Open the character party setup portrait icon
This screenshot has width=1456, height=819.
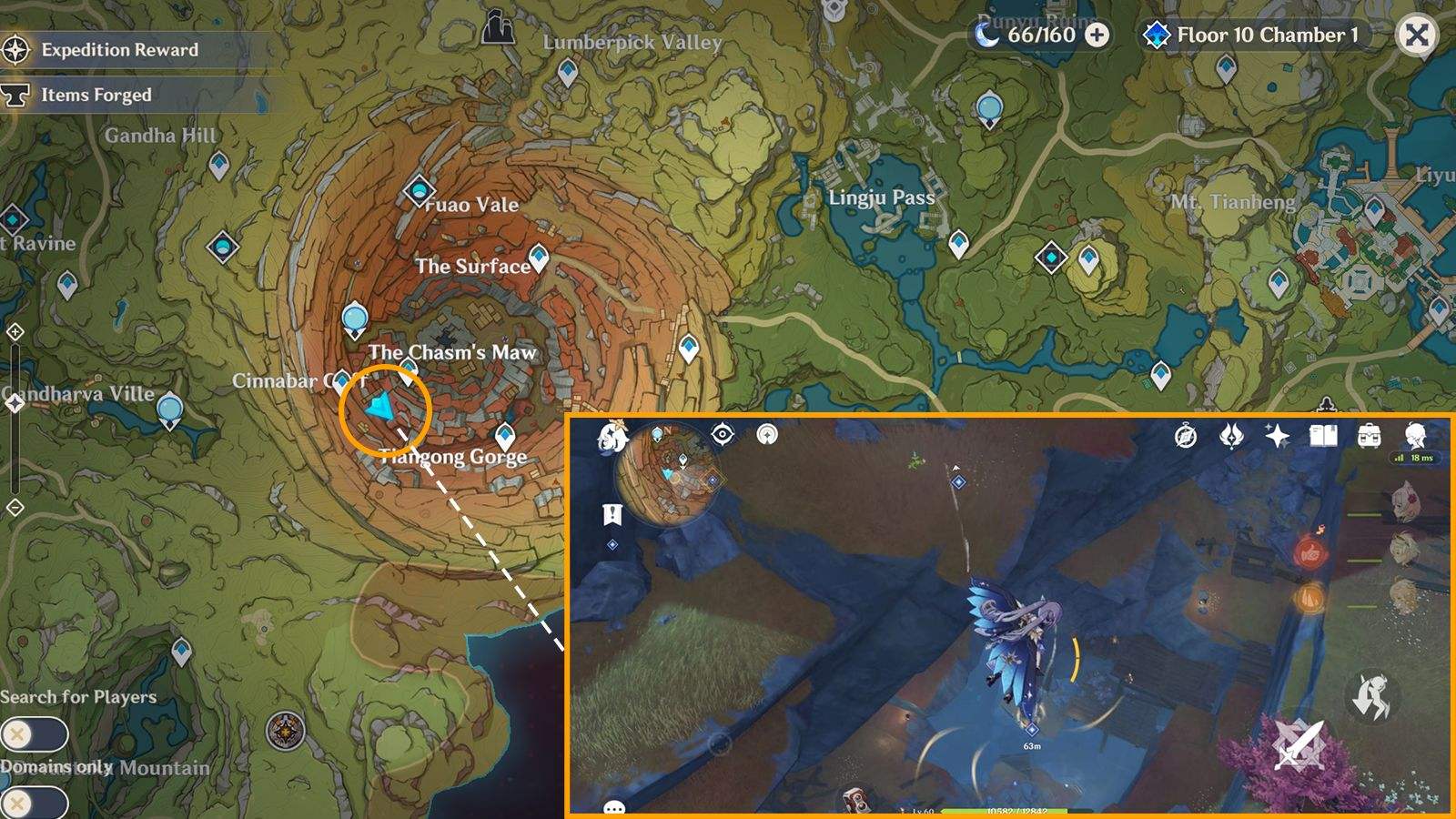(x=1415, y=436)
